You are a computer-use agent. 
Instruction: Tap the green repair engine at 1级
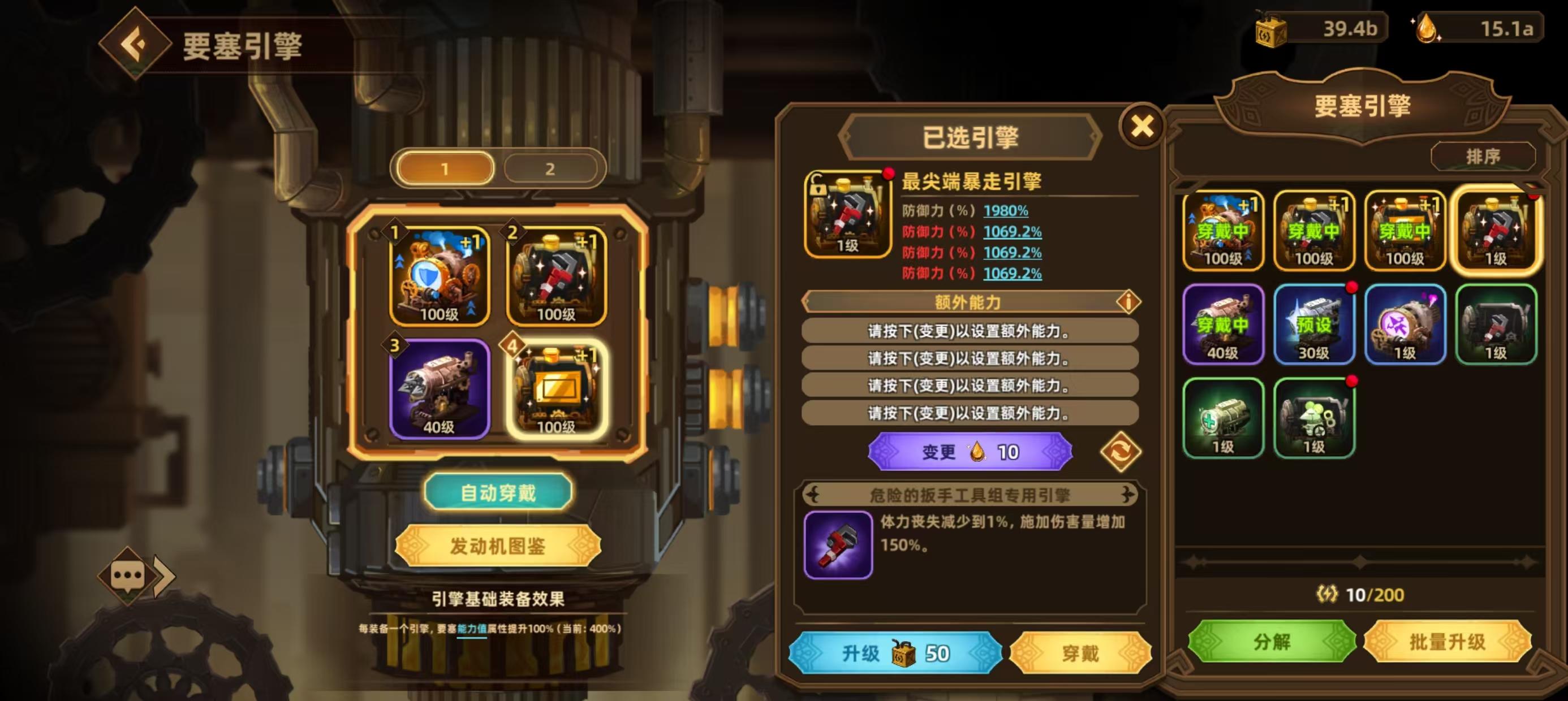click(x=1222, y=416)
